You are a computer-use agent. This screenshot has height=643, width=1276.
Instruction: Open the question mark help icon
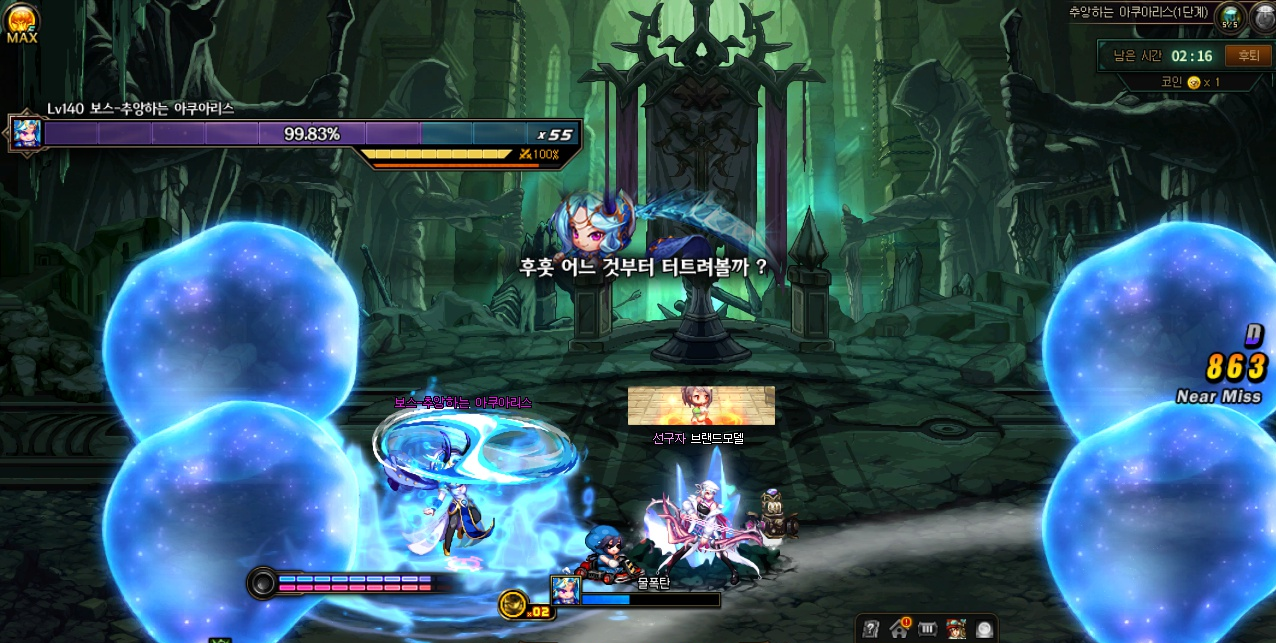[871, 629]
